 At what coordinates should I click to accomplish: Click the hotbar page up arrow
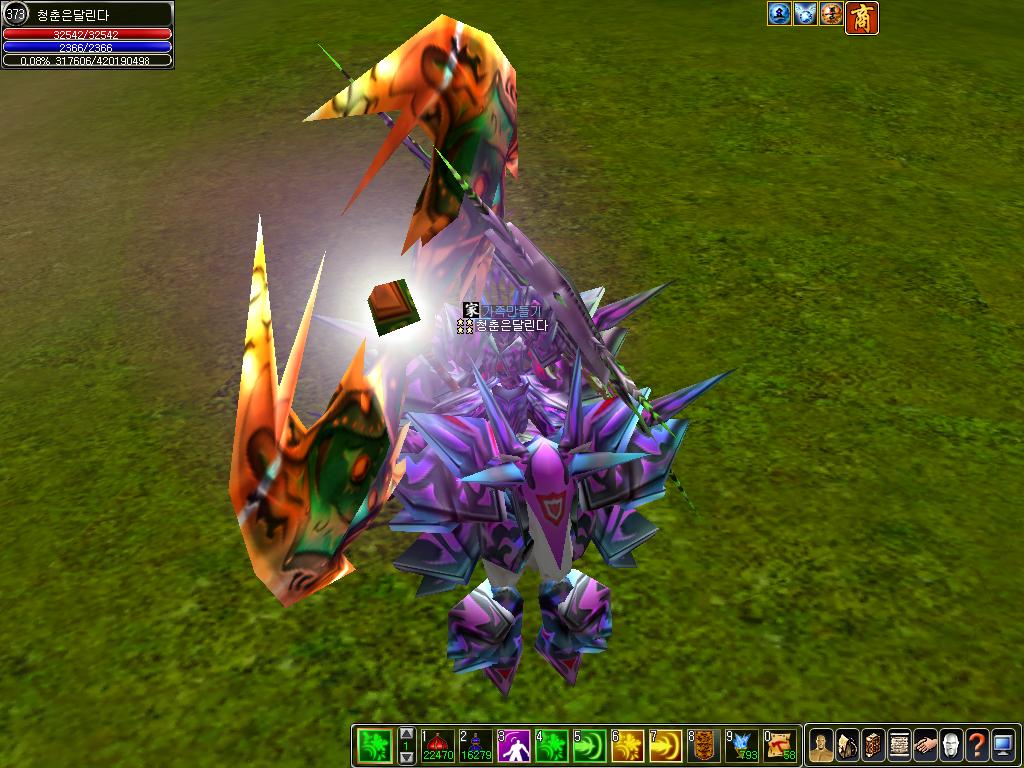point(407,734)
